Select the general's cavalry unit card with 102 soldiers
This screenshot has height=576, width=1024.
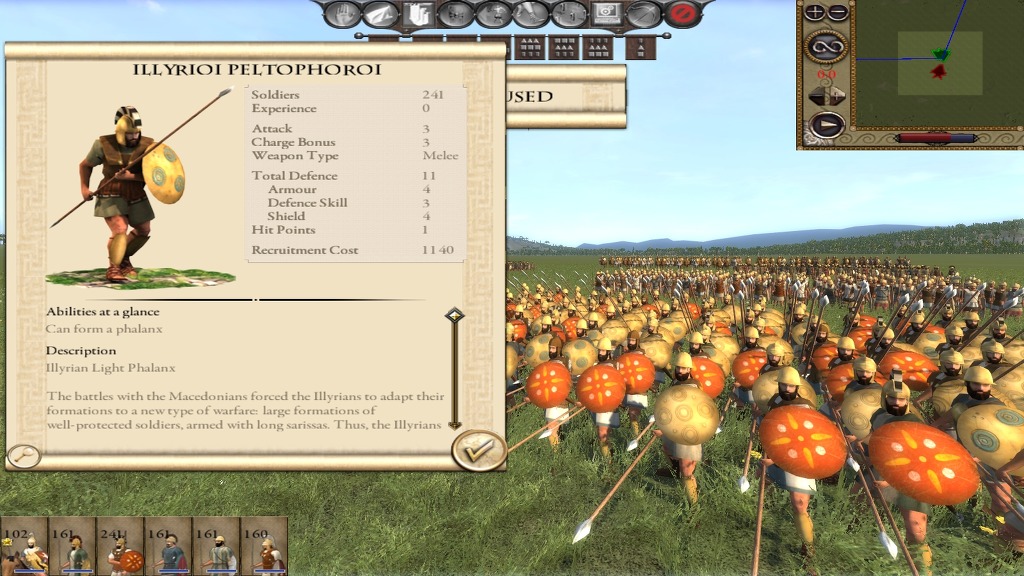pos(23,546)
